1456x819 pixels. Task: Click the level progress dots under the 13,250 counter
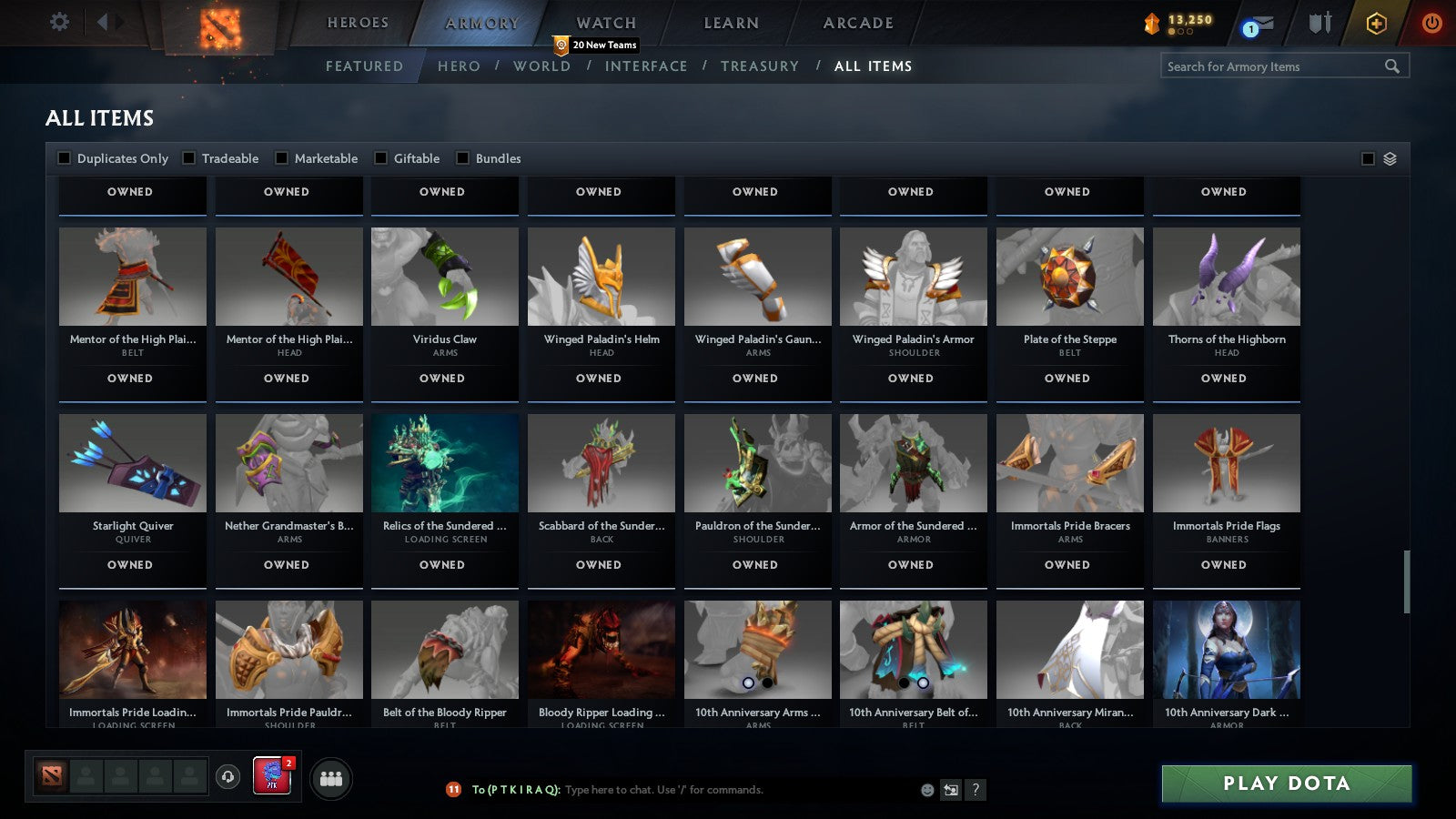1180,31
